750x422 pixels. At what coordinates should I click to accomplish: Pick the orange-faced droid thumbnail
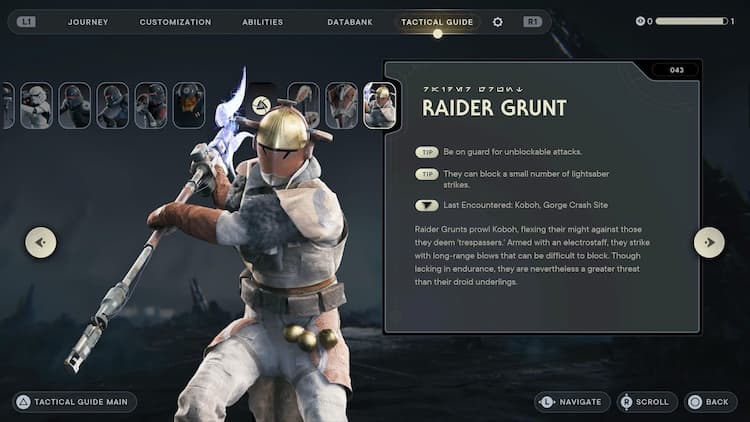(x=188, y=105)
